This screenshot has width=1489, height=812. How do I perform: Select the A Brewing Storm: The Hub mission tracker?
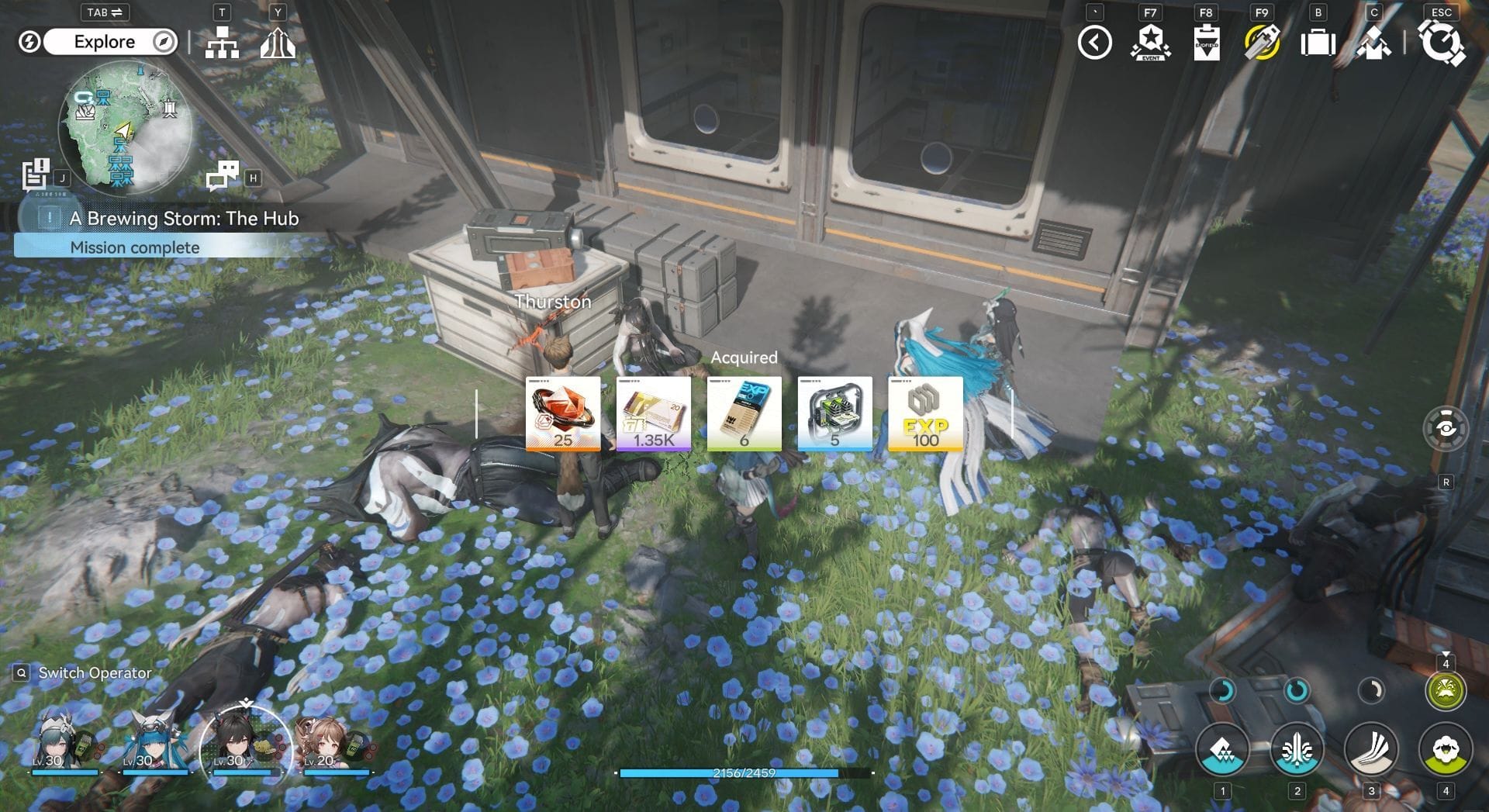point(184,219)
